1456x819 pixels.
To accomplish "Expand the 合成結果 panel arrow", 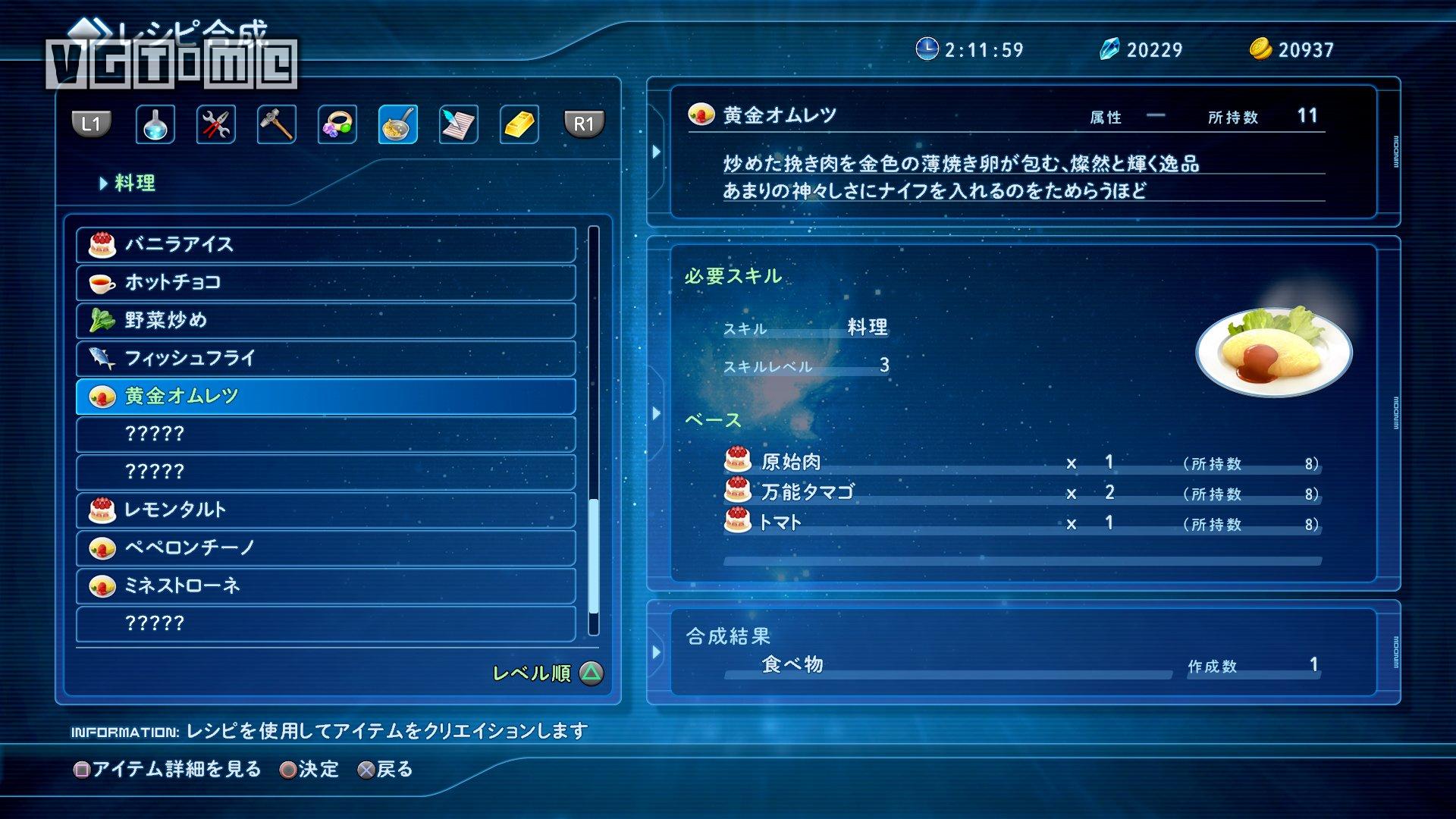I will (x=657, y=651).
